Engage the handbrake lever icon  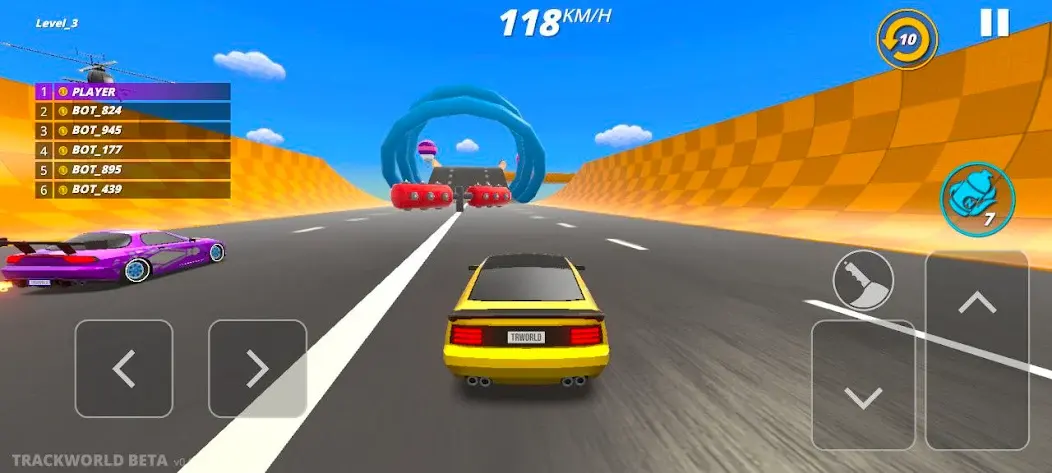coord(862,279)
